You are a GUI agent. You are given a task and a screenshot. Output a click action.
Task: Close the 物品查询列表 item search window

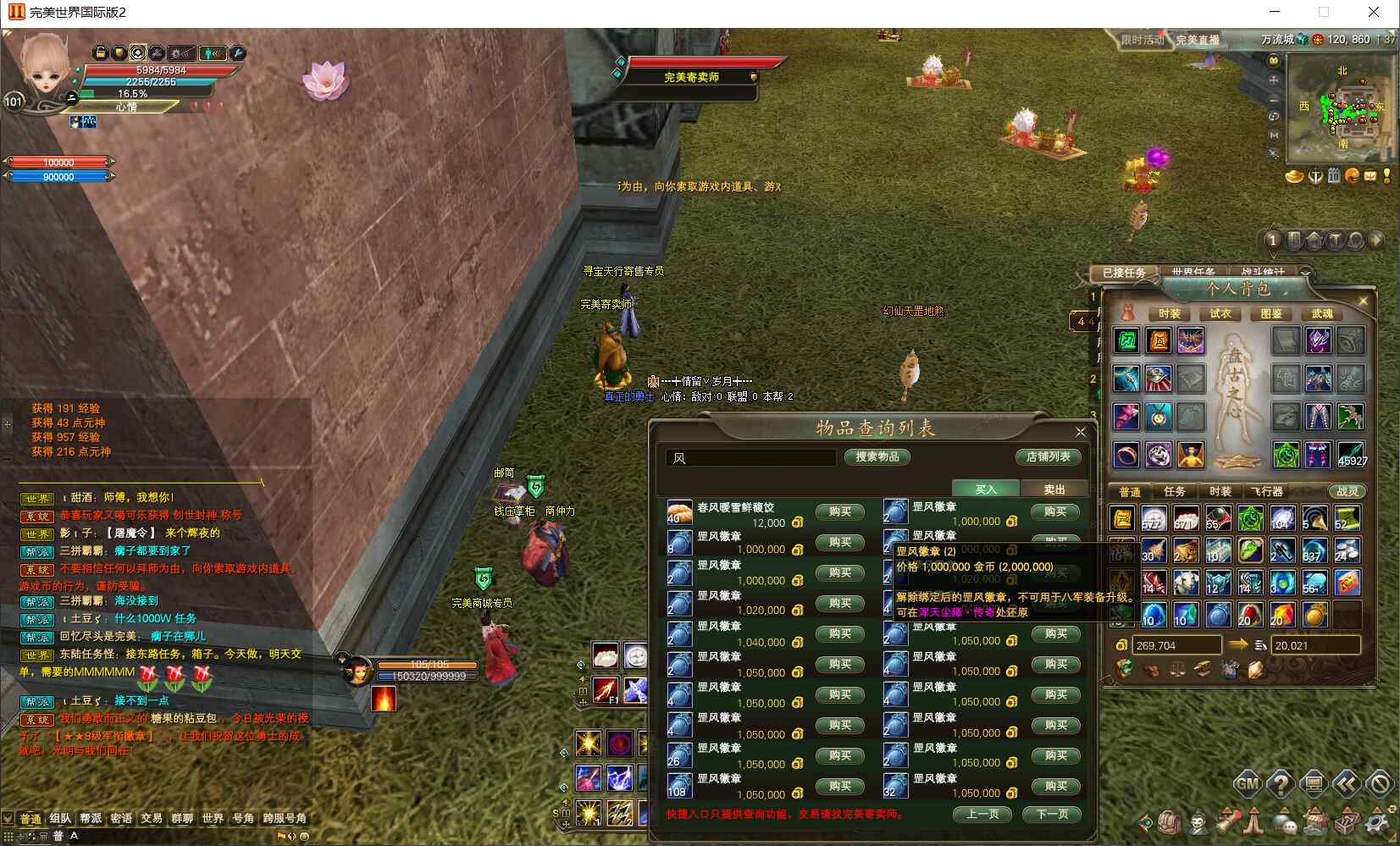pyautogui.click(x=1080, y=432)
